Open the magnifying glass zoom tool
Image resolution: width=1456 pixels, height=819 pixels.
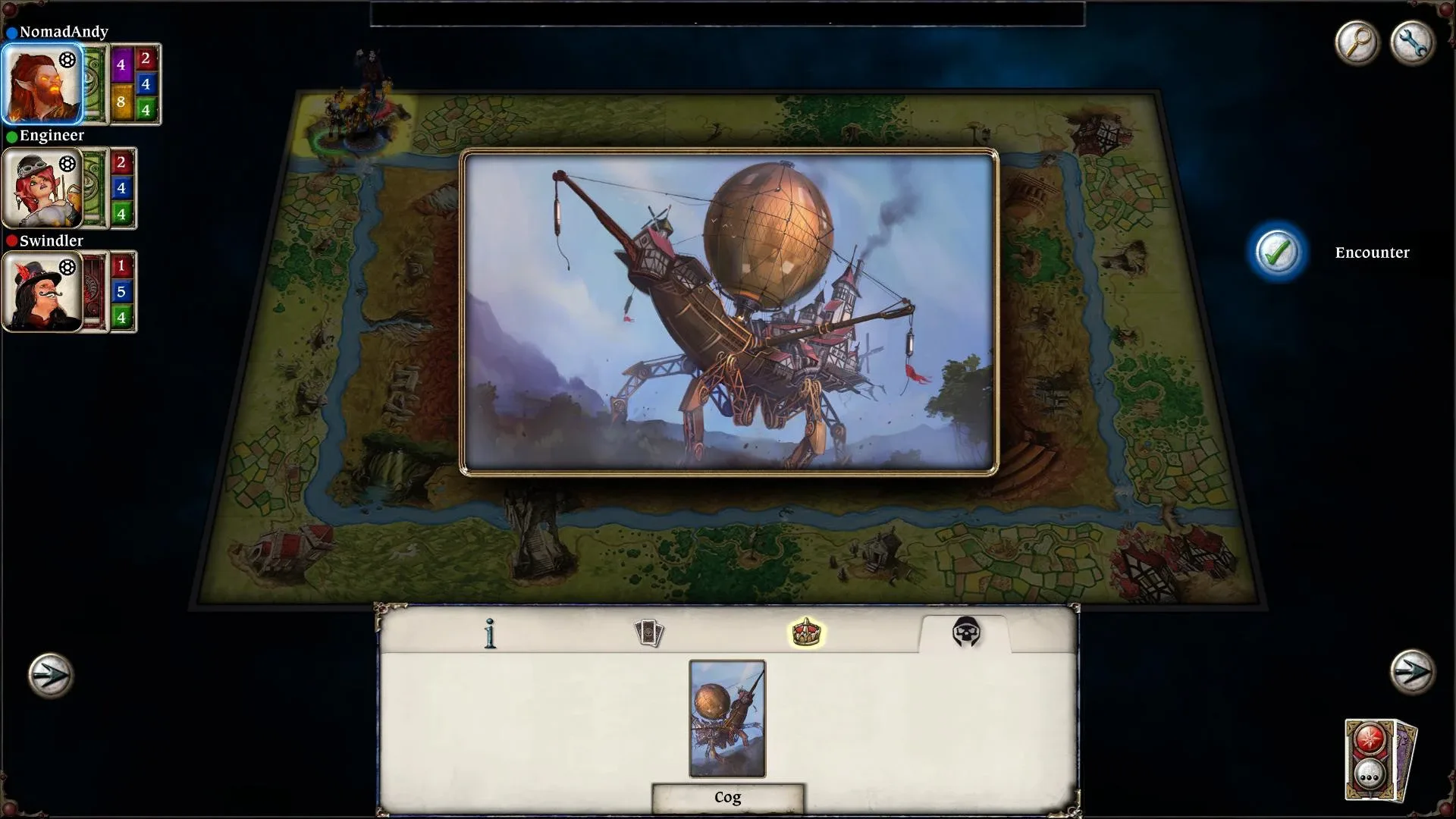click(x=1357, y=43)
